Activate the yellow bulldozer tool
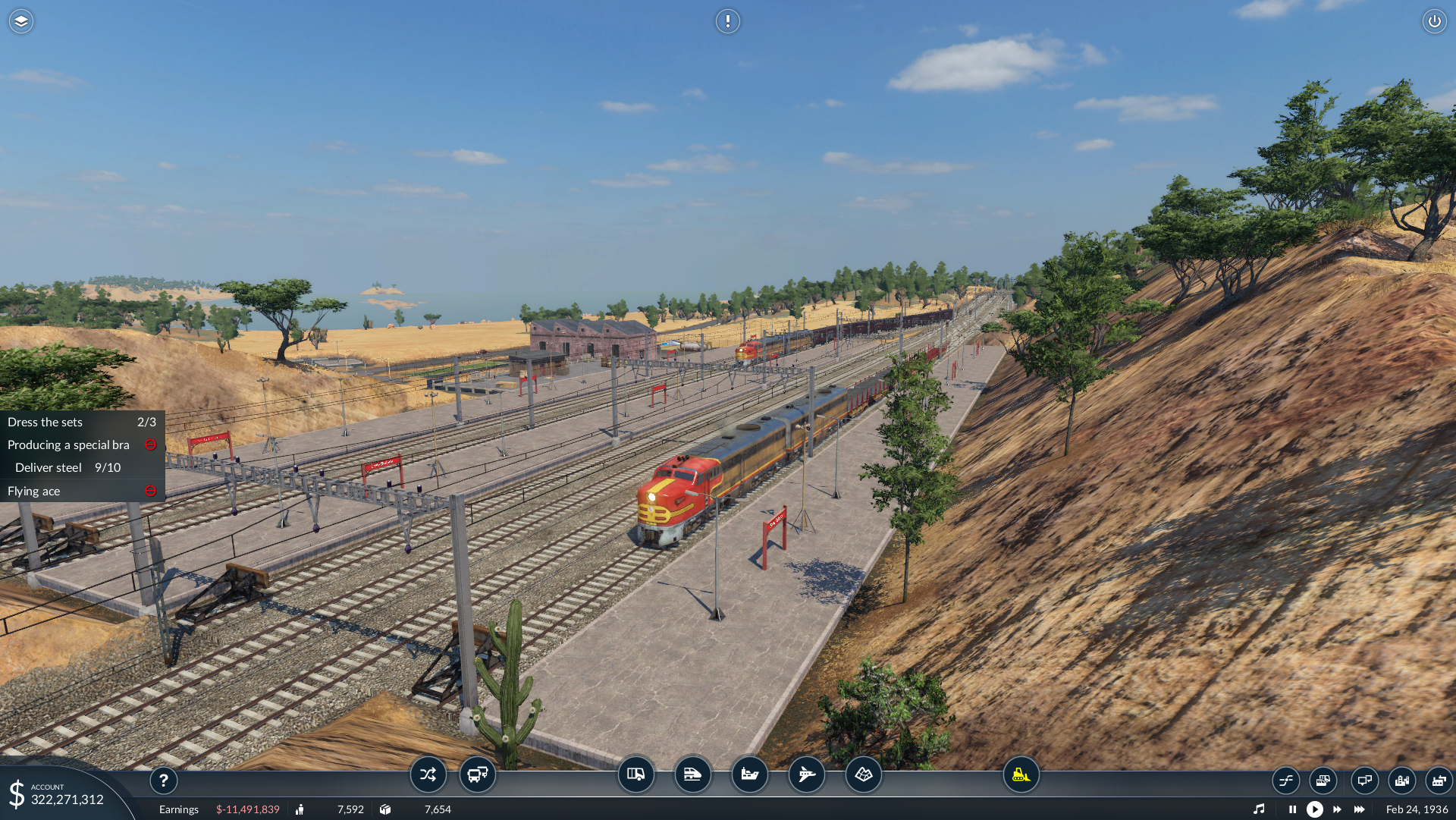The width and height of the screenshot is (1456, 820). [1021, 774]
